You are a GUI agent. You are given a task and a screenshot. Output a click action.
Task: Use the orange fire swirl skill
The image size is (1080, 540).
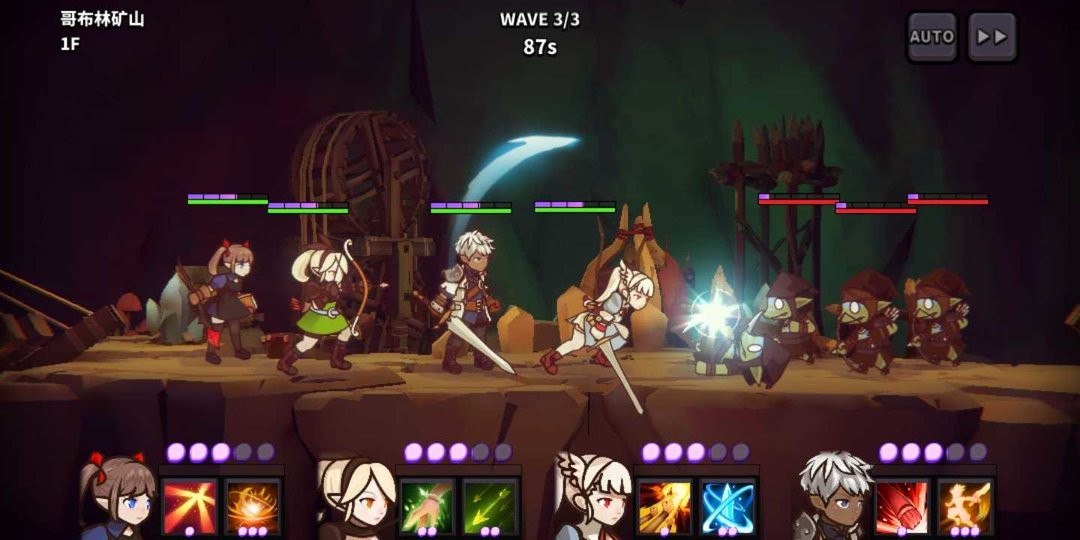point(252,506)
